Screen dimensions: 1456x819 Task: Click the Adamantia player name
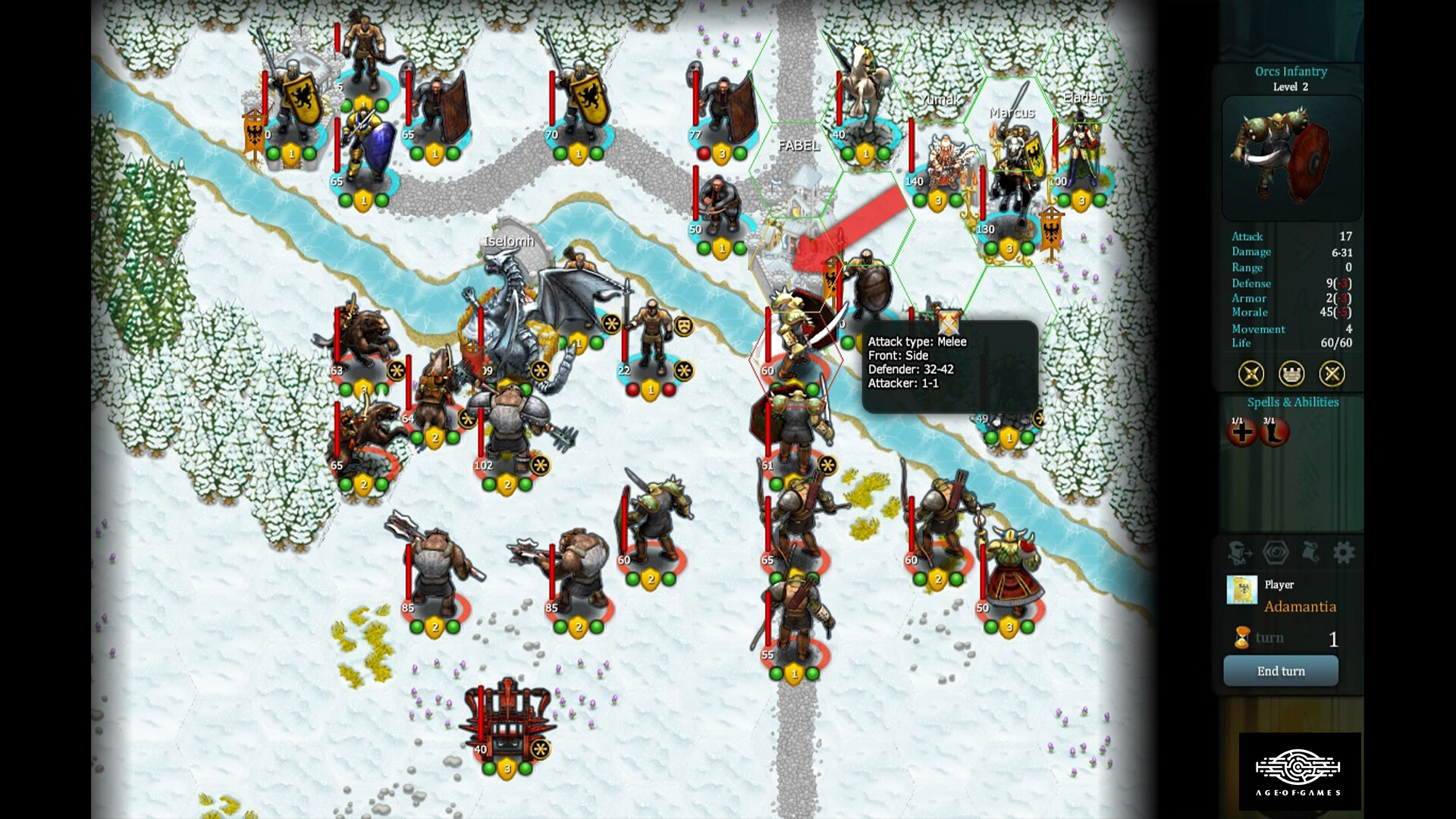[1301, 607]
